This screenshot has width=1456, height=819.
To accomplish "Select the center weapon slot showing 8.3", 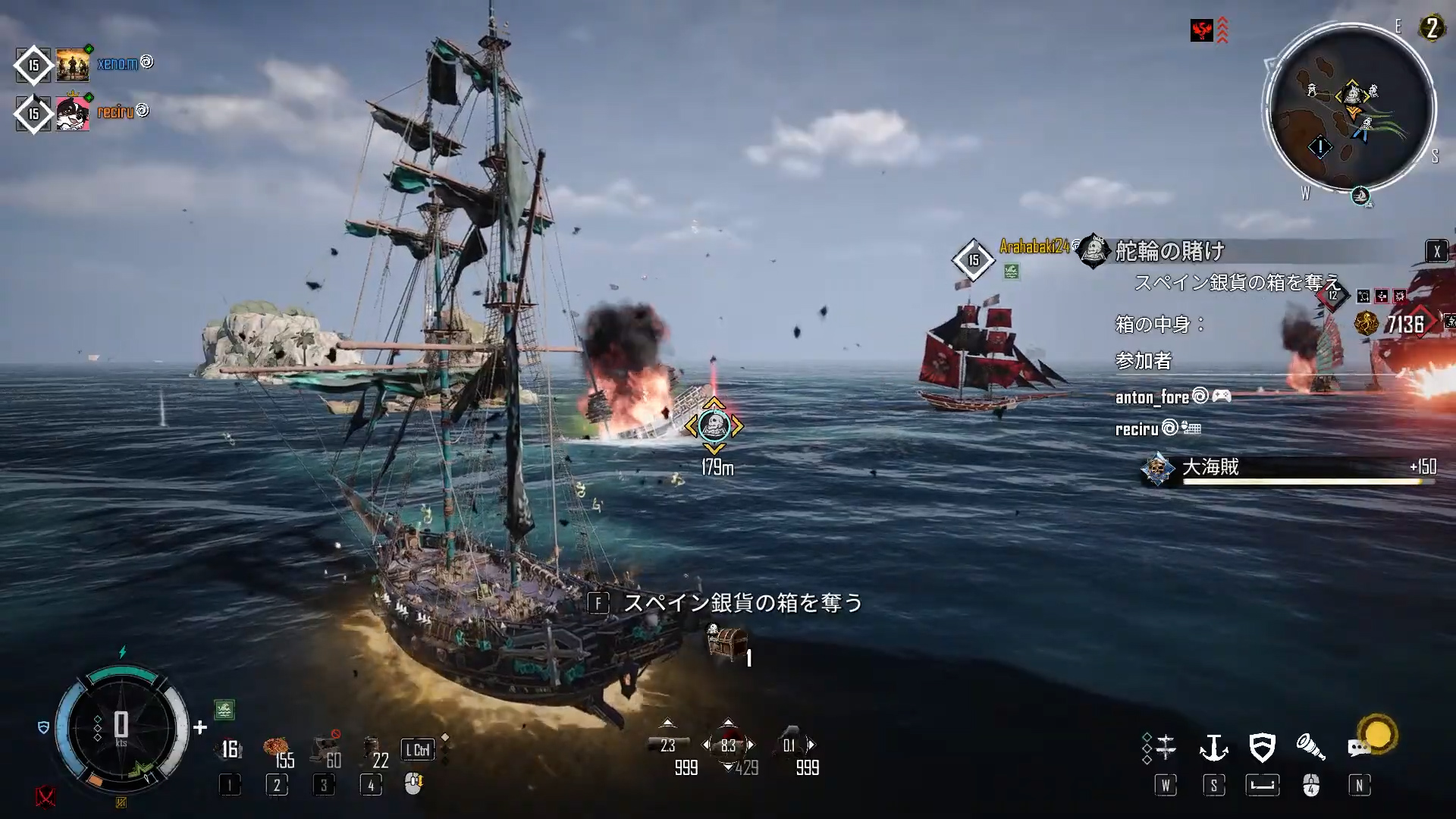I will tap(728, 745).
